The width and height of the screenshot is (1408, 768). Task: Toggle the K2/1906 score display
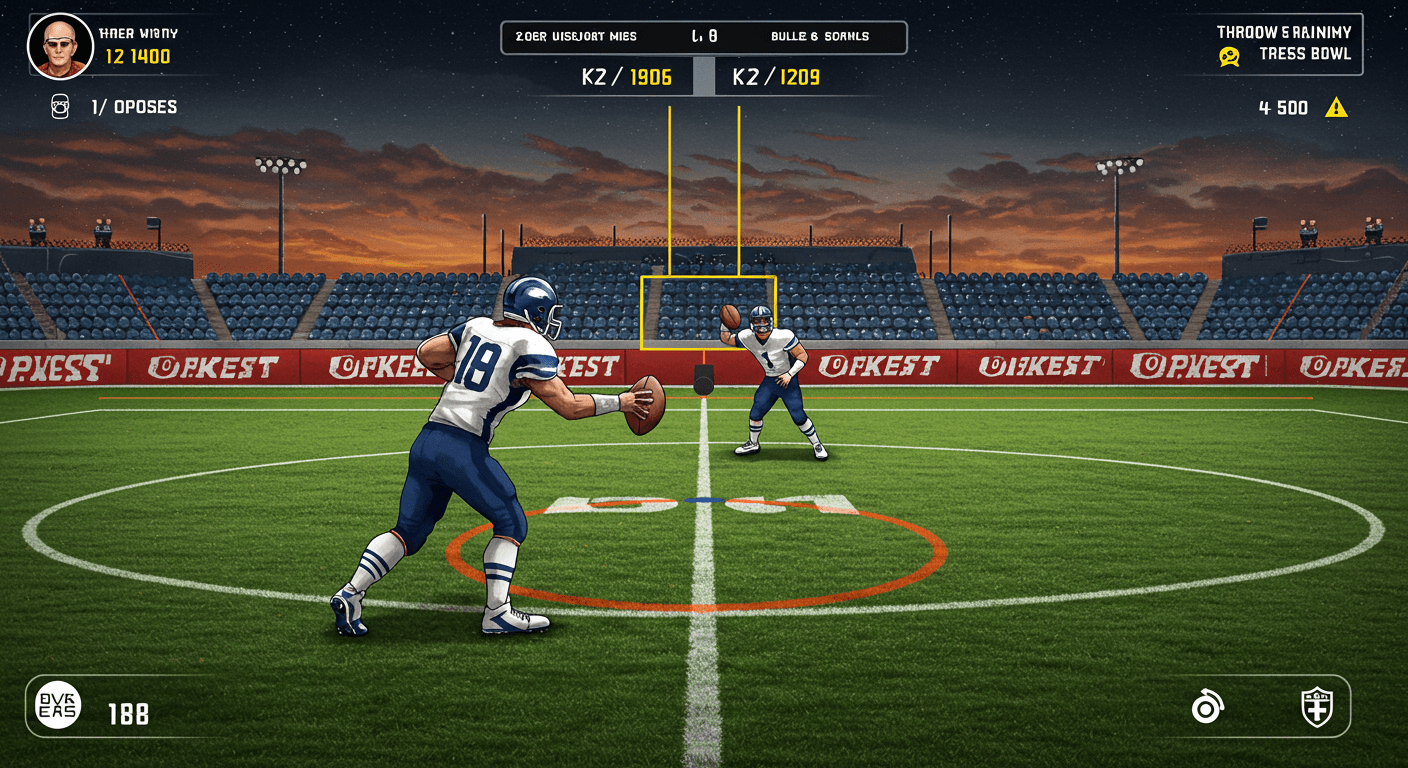point(625,77)
